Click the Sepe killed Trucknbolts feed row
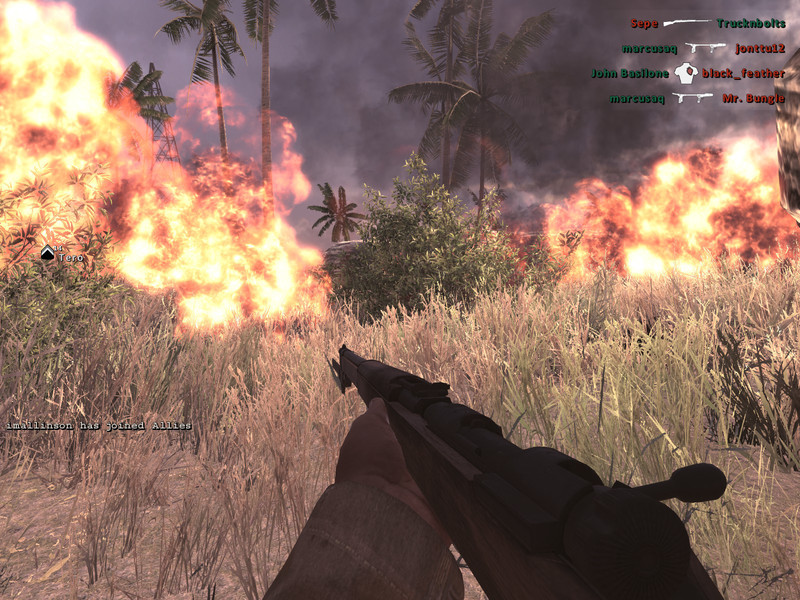 click(x=707, y=23)
